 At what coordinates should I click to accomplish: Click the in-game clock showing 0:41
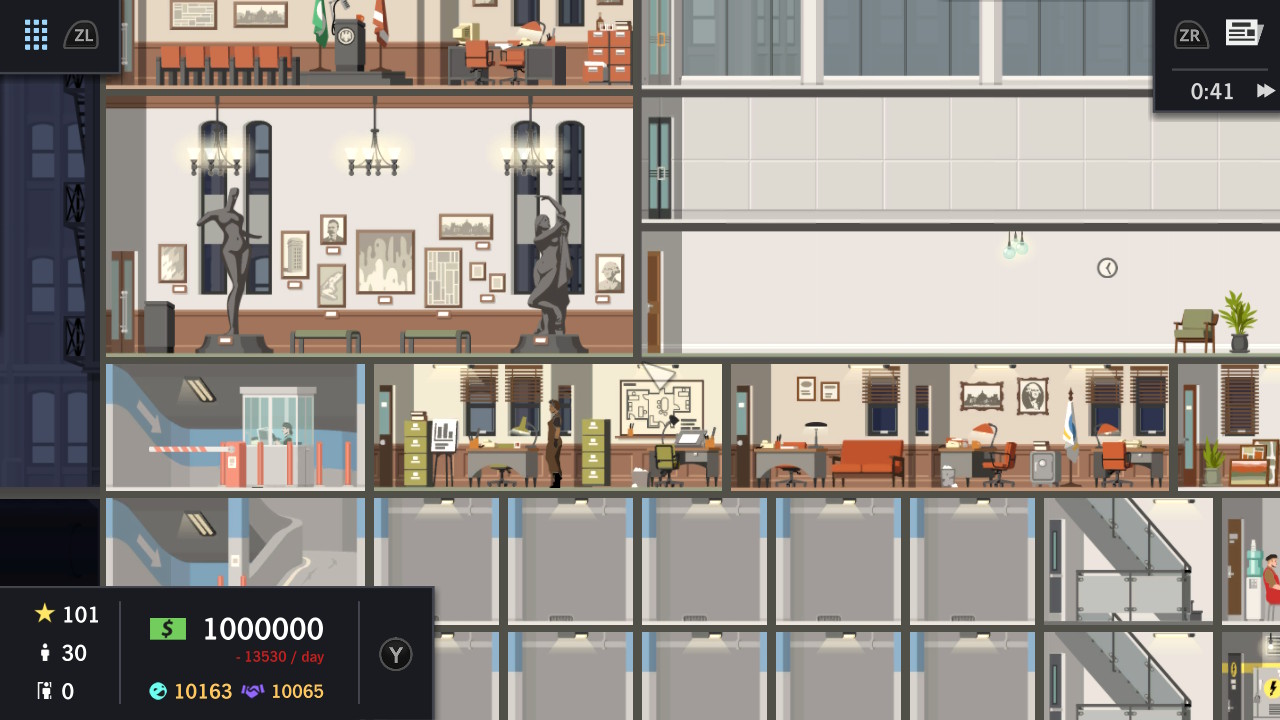1211,91
